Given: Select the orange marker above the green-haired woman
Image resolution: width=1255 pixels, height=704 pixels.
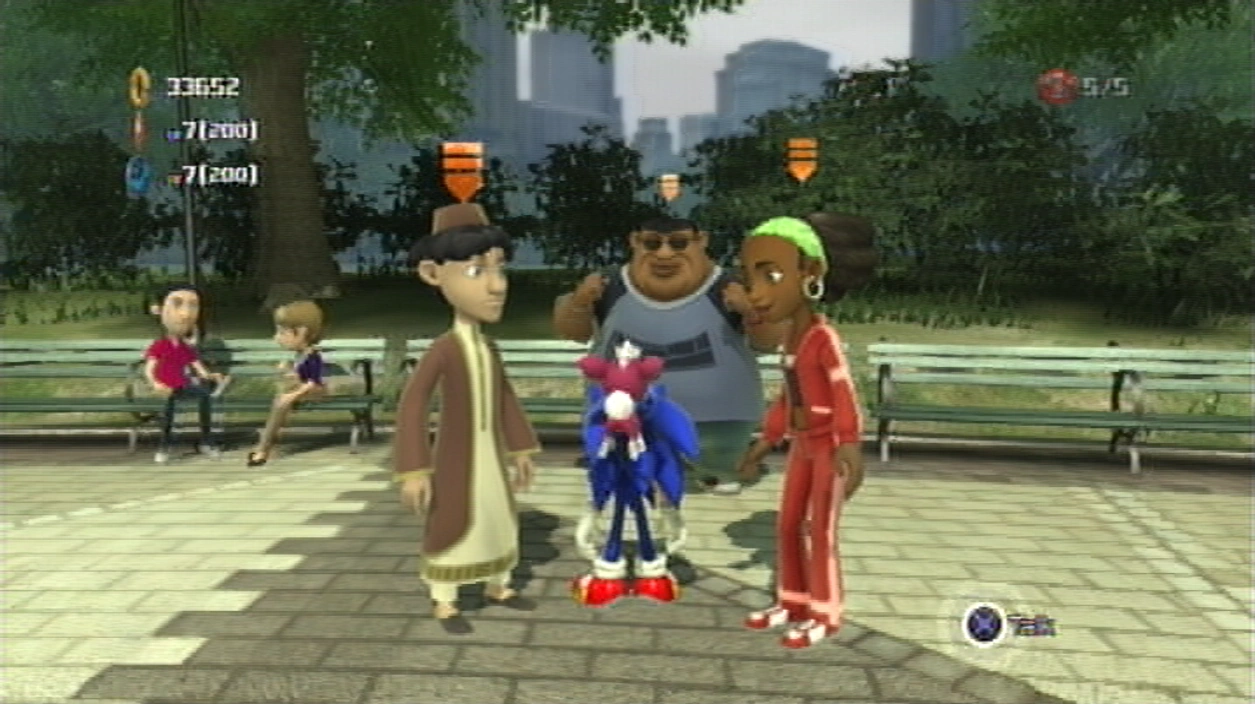Looking at the screenshot, I should (801, 159).
